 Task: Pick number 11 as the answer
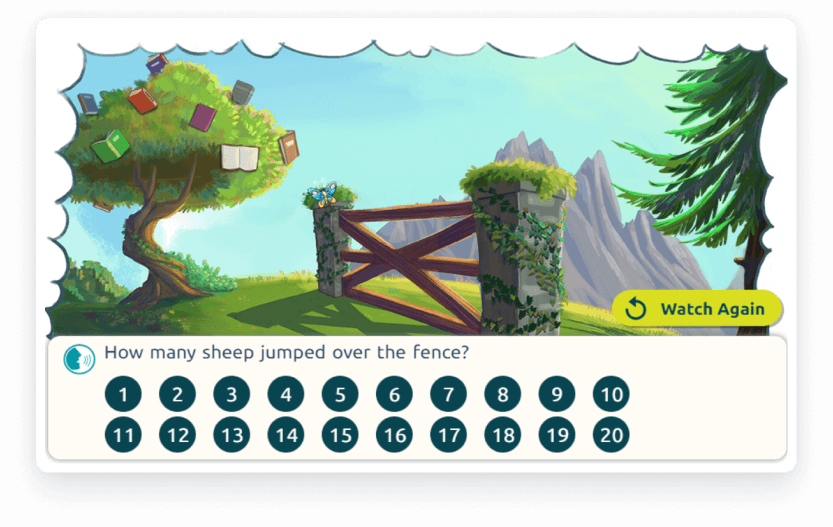tap(123, 435)
